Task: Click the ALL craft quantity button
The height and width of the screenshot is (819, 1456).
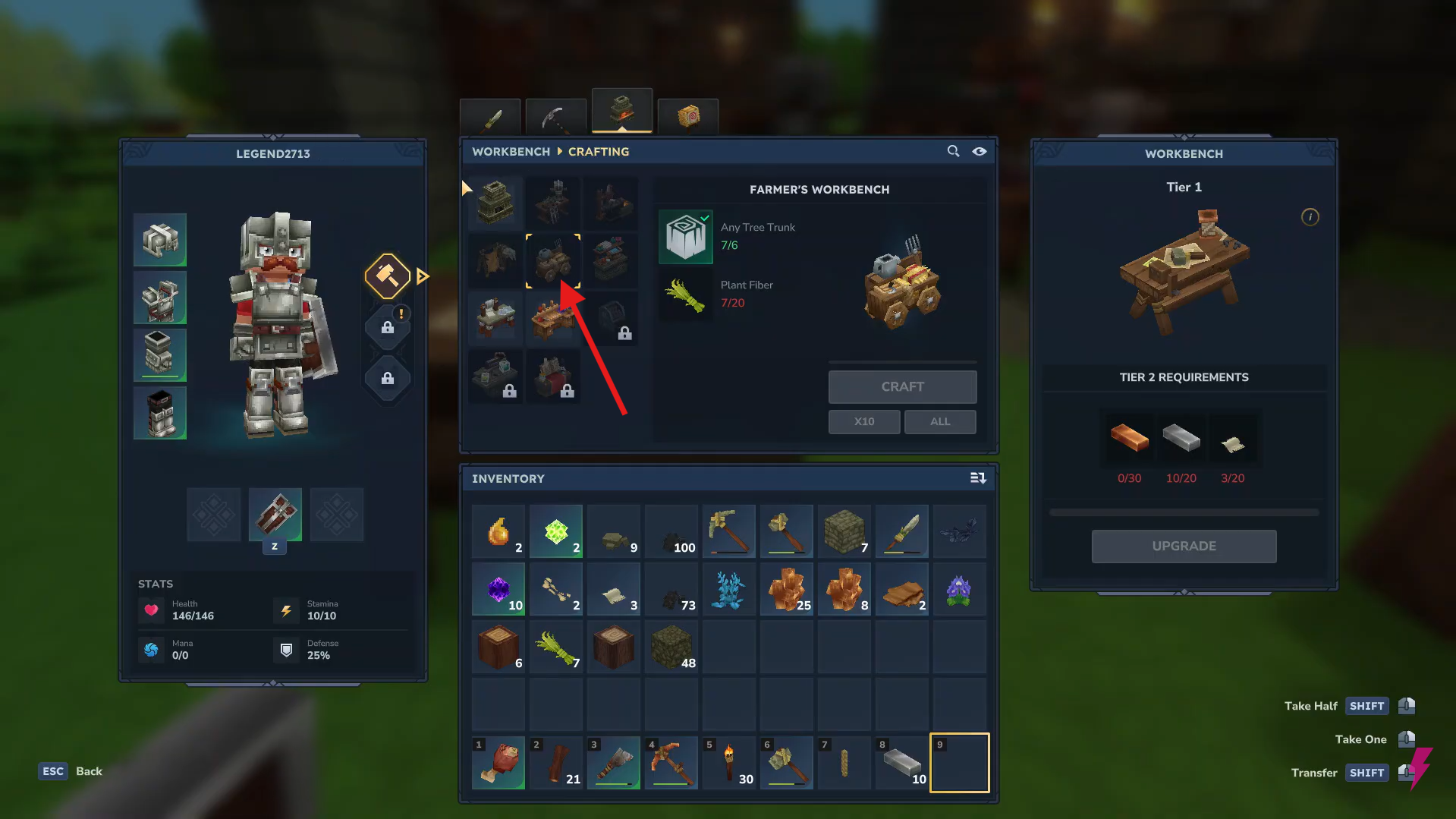Action: tap(939, 421)
